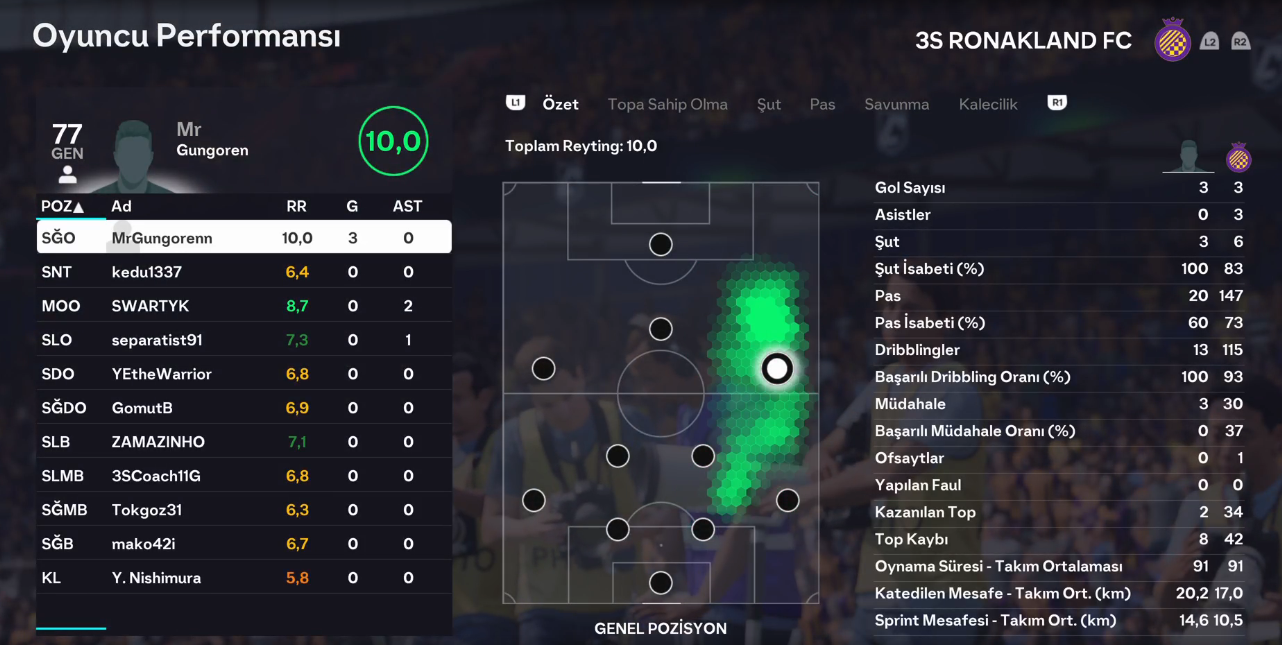Choose kedu1337 in the player list
This screenshot has height=645, width=1282.
pyautogui.click(x=244, y=272)
